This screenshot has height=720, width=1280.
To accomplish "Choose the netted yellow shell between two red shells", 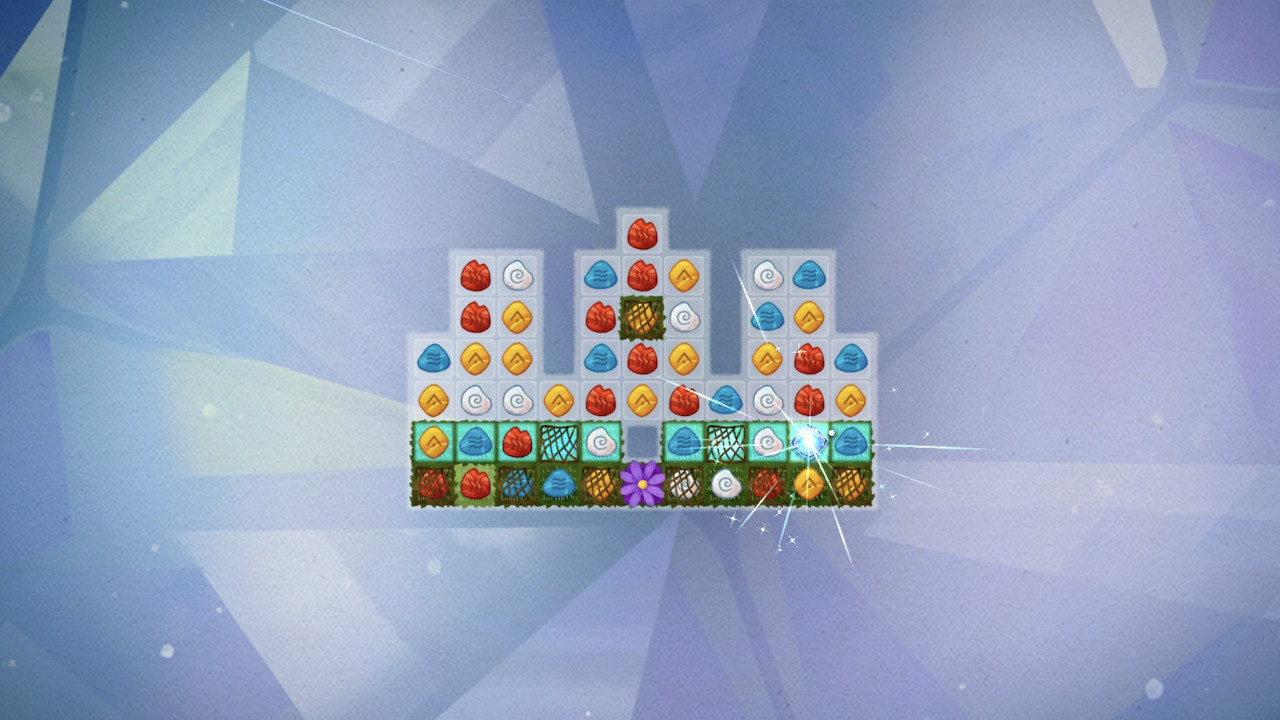I will pyautogui.click(x=642, y=317).
